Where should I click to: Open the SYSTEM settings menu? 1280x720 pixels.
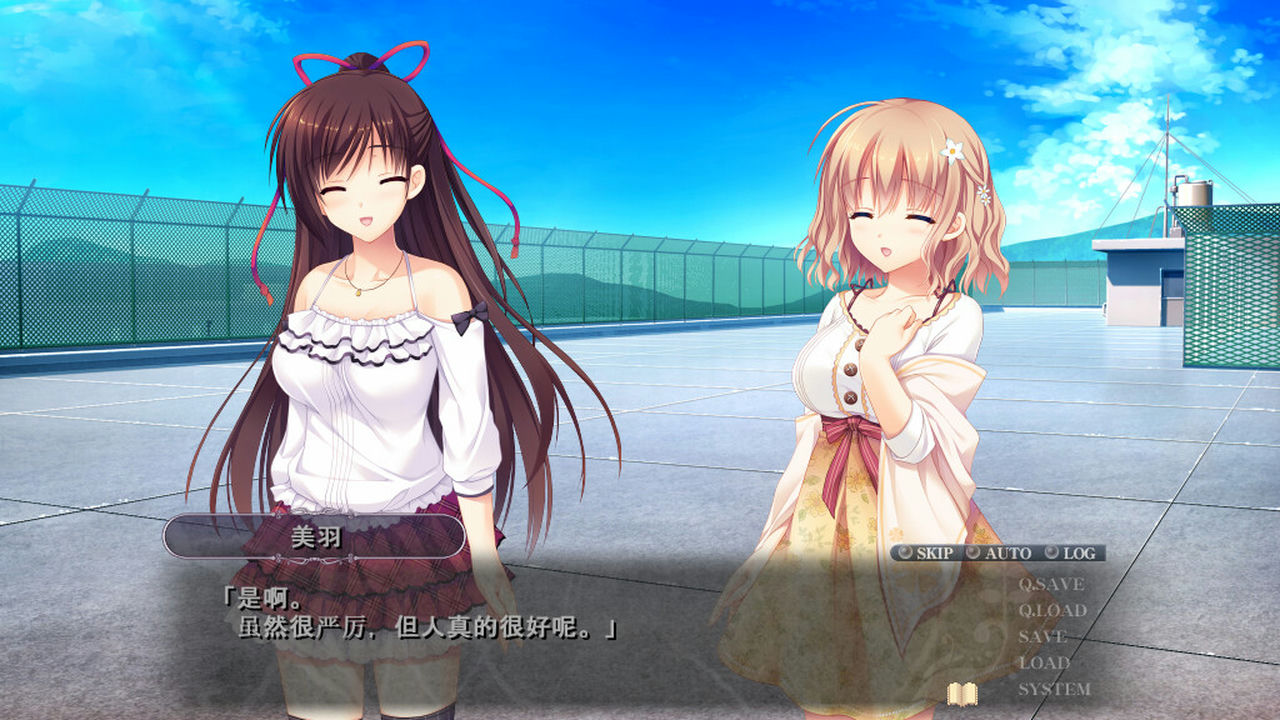pos(1055,687)
